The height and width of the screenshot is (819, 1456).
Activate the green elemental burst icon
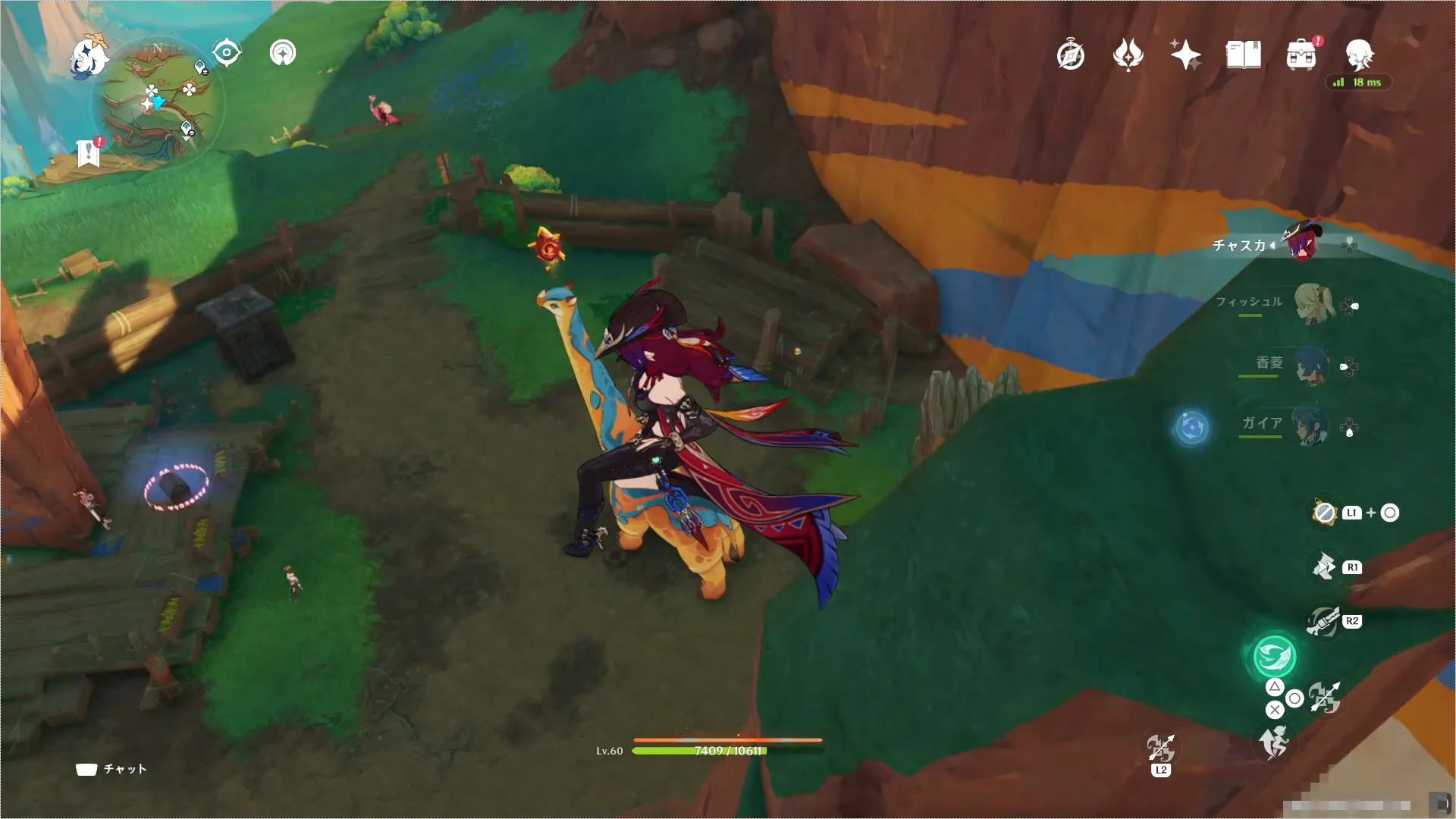[x=1274, y=656]
